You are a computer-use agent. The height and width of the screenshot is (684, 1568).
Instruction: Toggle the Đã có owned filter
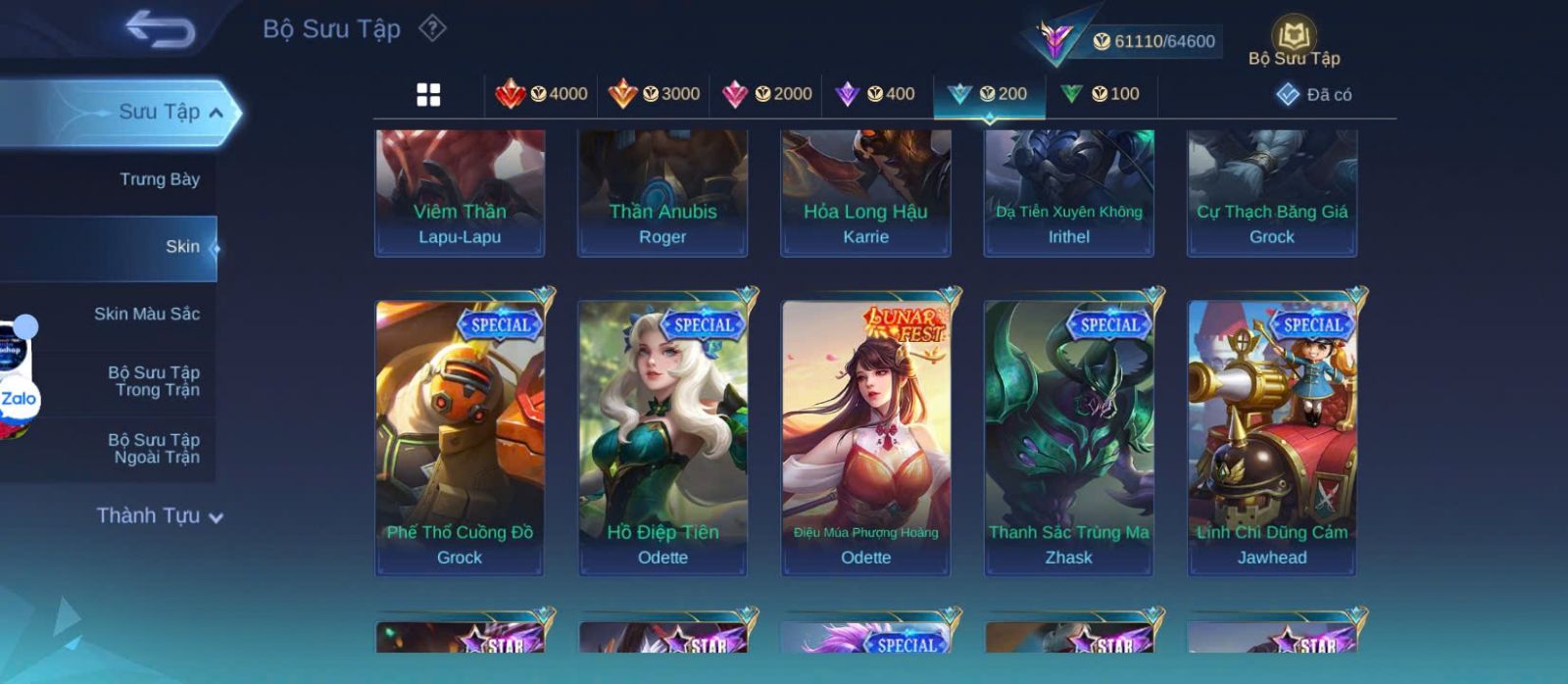[1314, 95]
